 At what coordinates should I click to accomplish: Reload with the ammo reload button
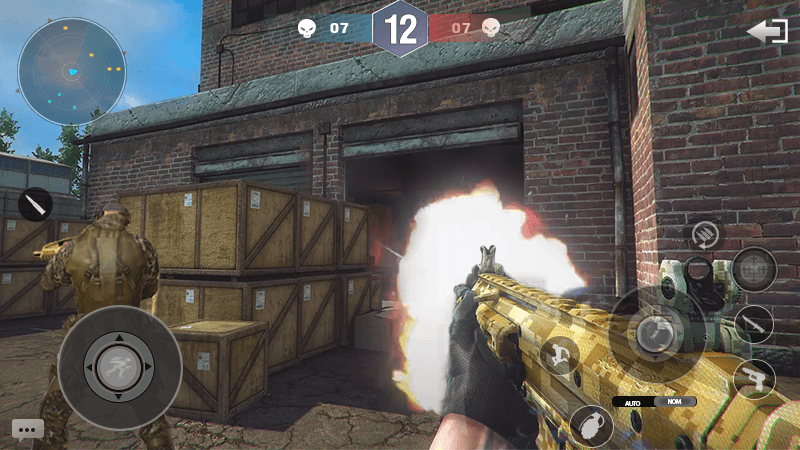[704, 236]
